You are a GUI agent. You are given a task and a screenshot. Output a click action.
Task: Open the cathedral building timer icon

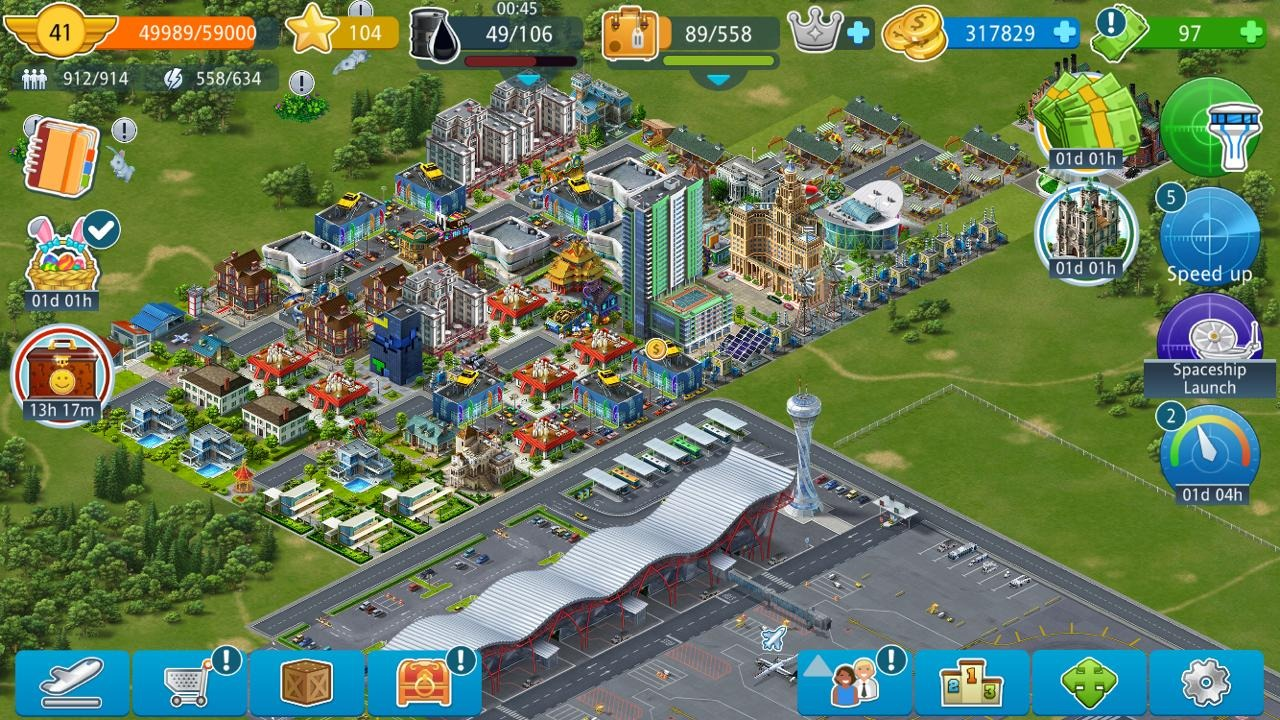pyautogui.click(x=1086, y=233)
